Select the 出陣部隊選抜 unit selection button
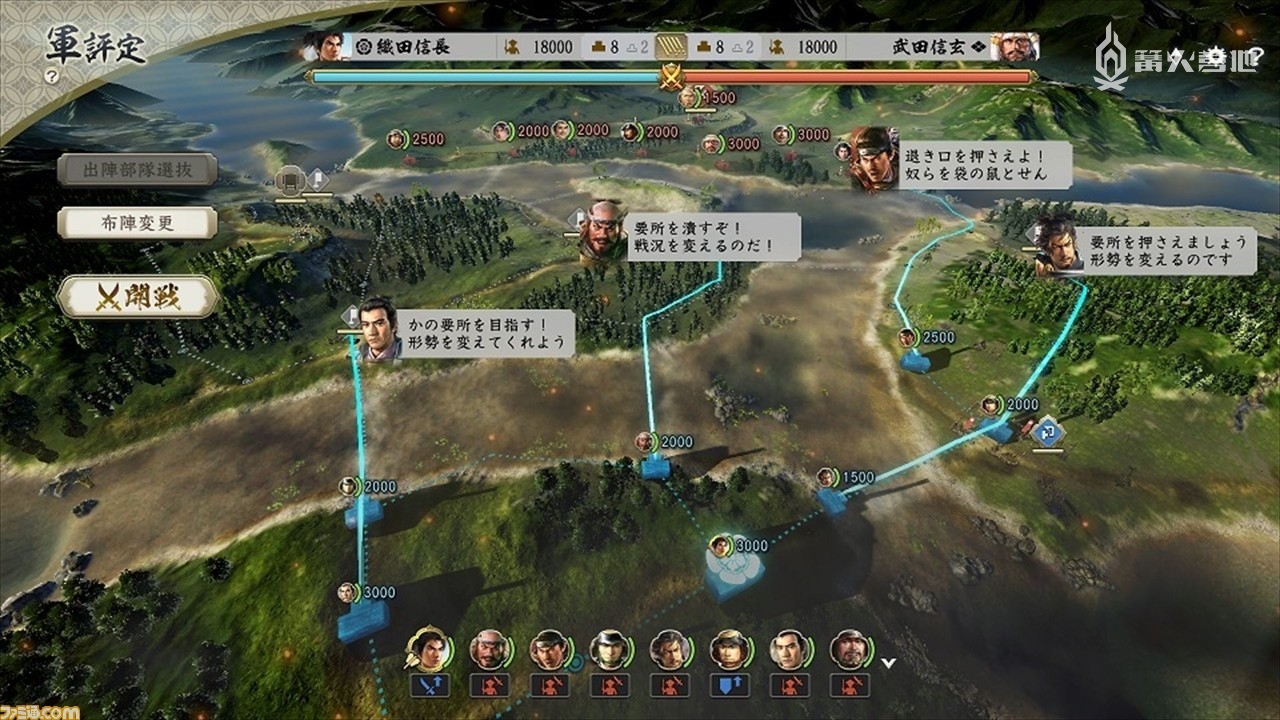The image size is (1280, 720). point(137,170)
